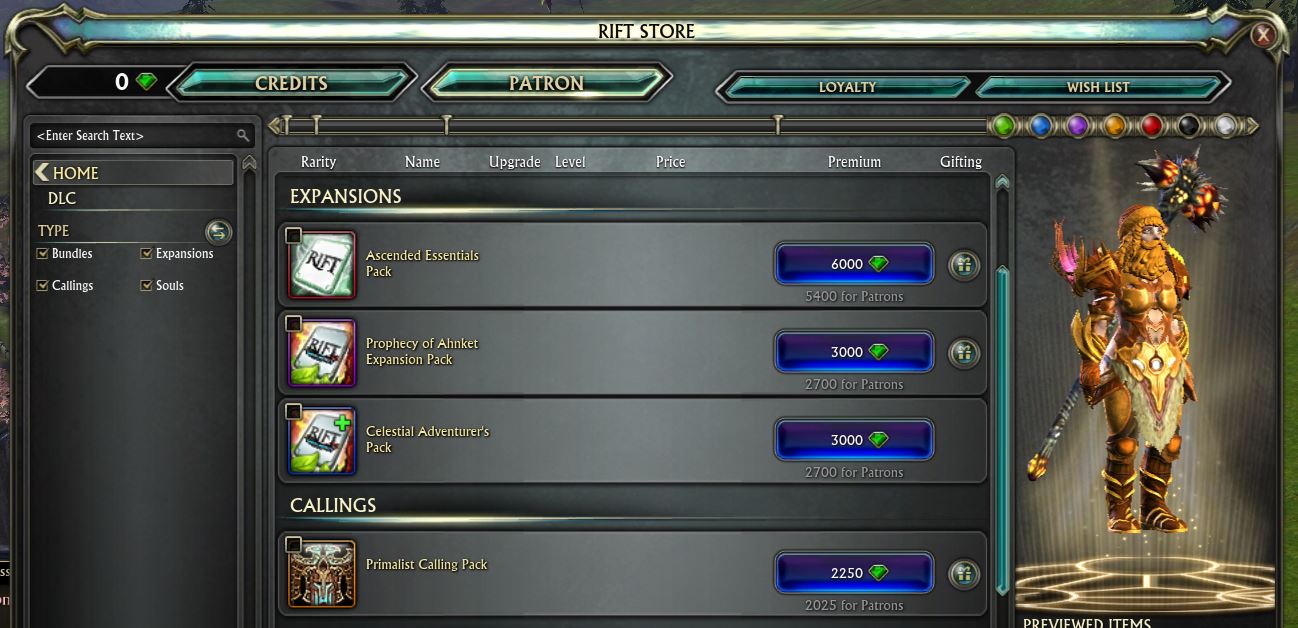Viewport: 1298px width, 628px height.
Task: Go back to Home category
Action: pyautogui.click(x=75, y=173)
